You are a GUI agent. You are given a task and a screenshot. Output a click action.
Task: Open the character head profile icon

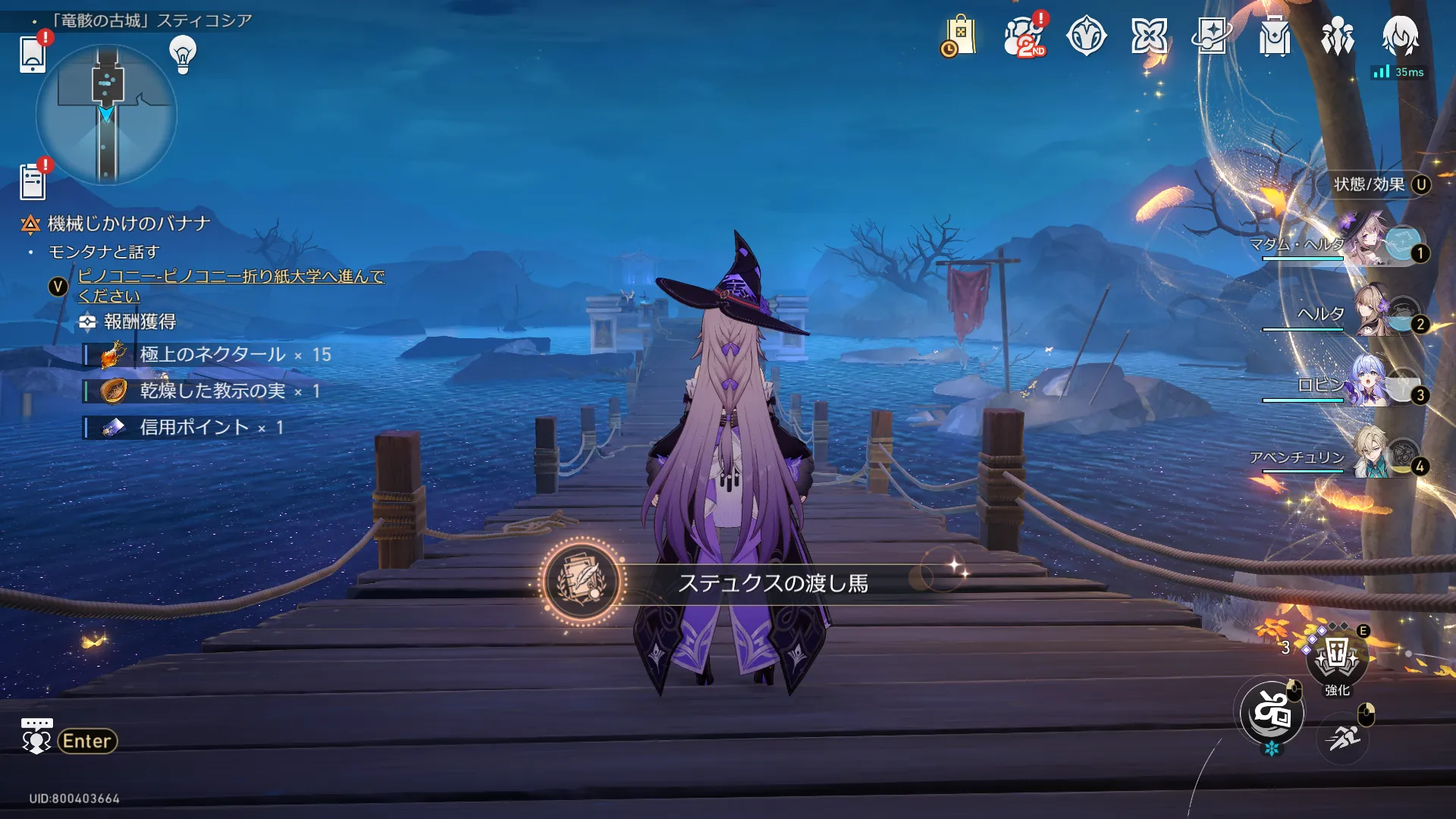click(x=1400, y=36)
